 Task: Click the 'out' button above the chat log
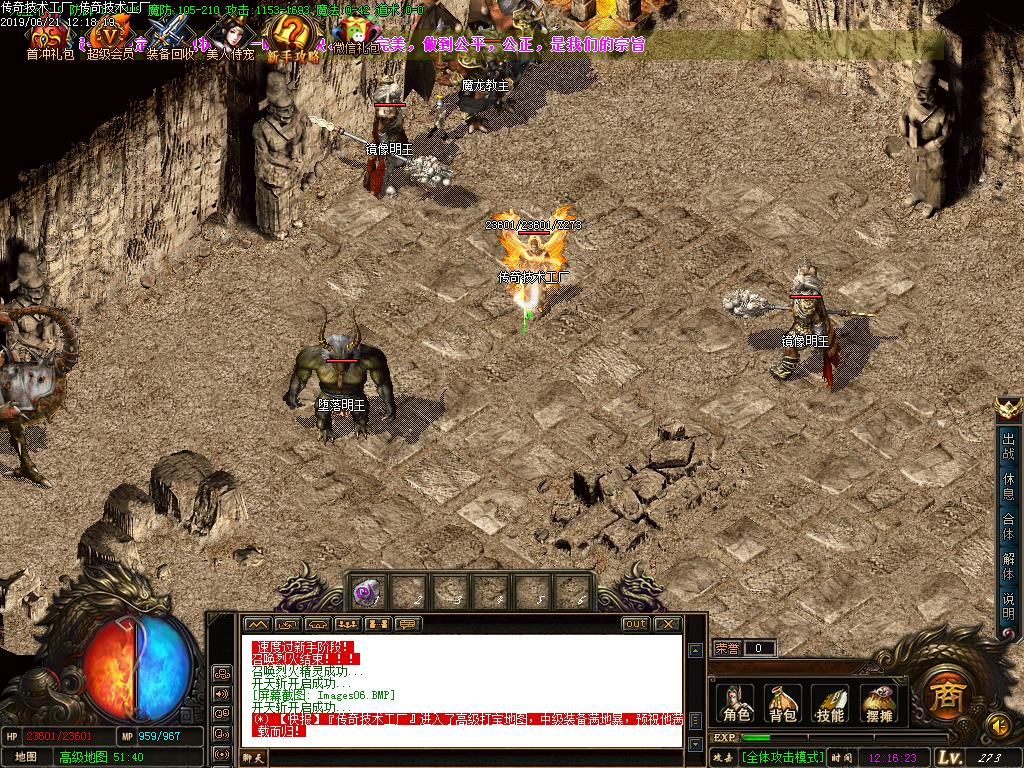(x=635, y=624)
